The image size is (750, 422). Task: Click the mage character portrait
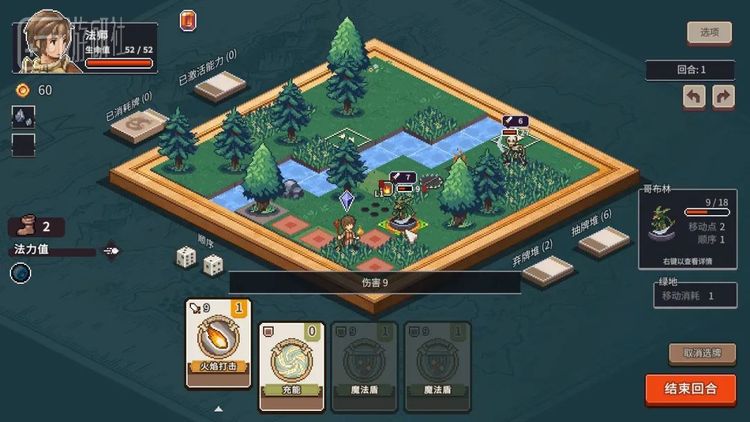click(x=46, y=42)
